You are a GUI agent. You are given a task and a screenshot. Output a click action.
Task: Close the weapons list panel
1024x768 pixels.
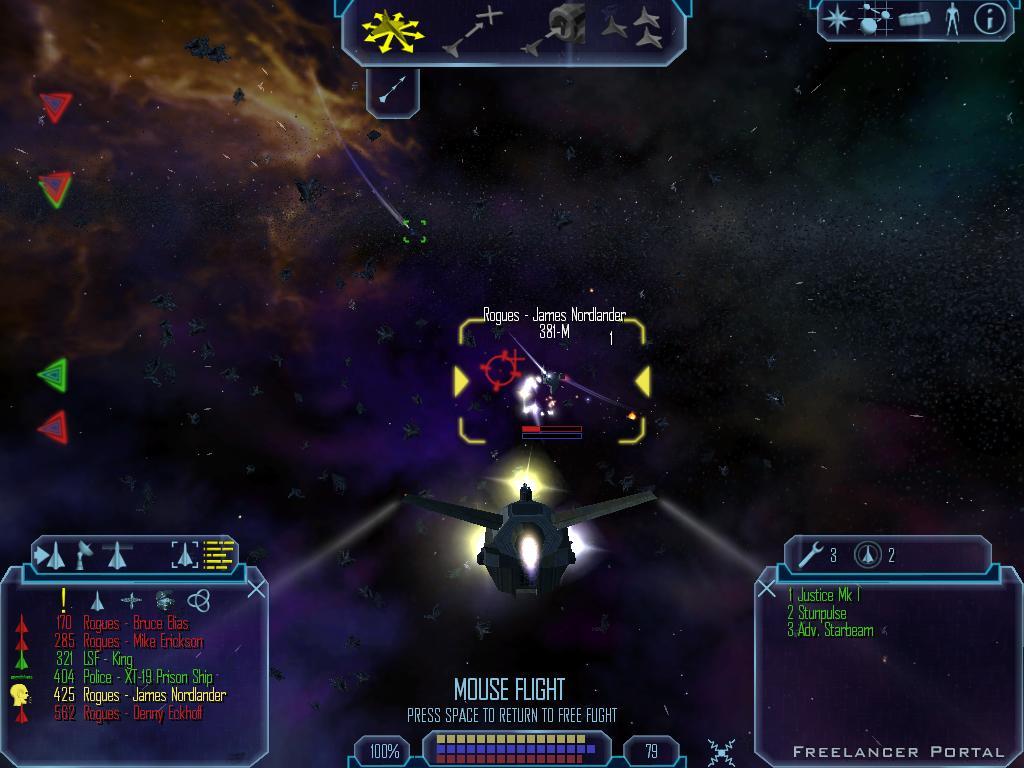tap(767, 589)
